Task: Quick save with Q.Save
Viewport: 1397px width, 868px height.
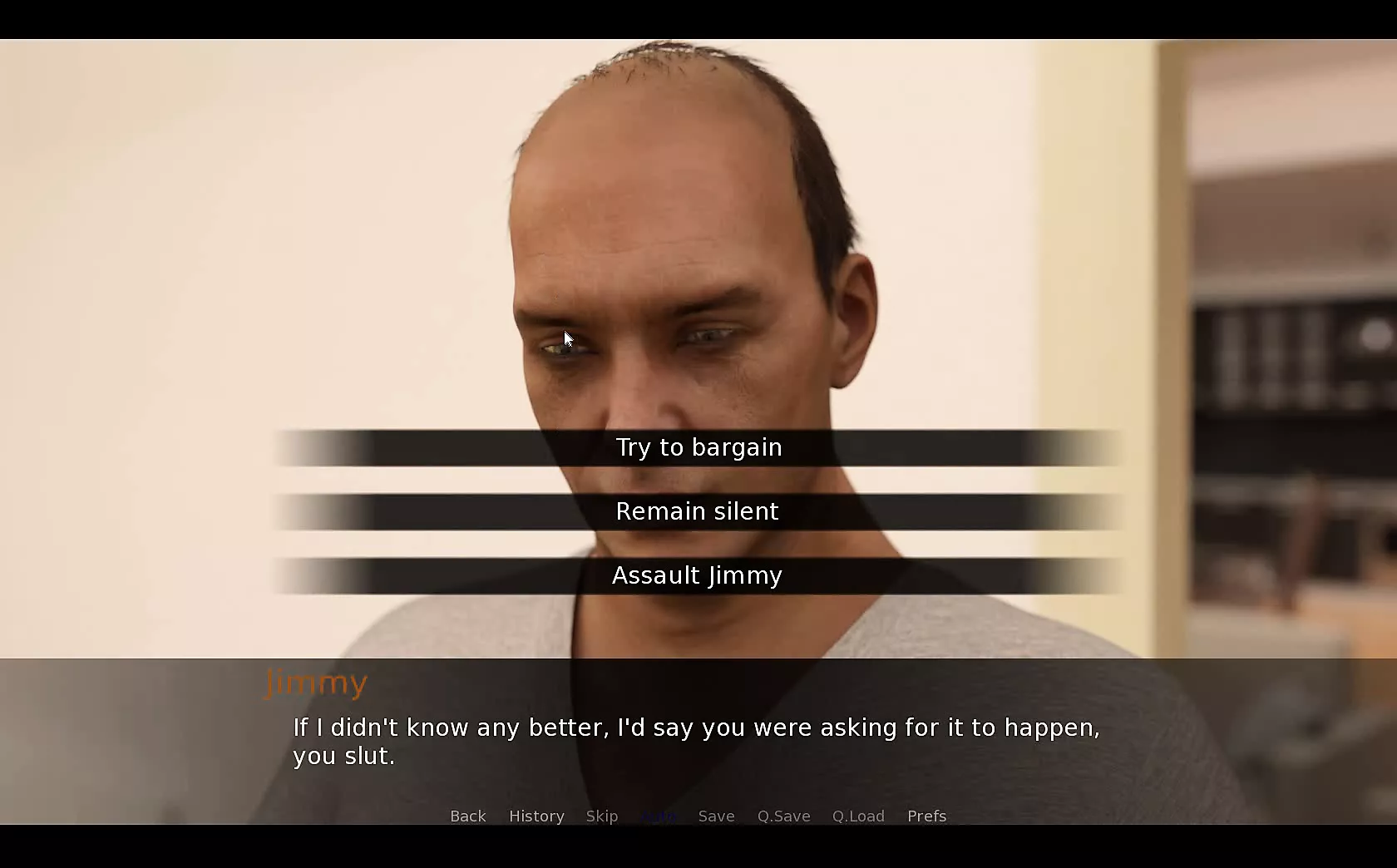Action: [x=783, y=816]
